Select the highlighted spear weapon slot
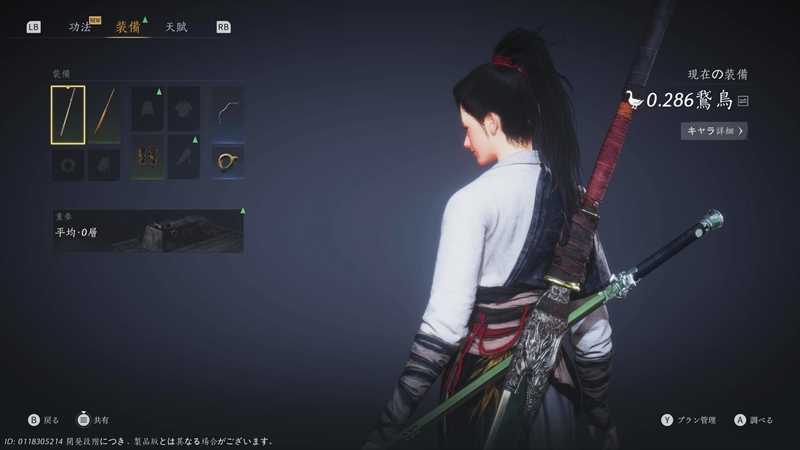800x450 pixels. tap(68, 115)
